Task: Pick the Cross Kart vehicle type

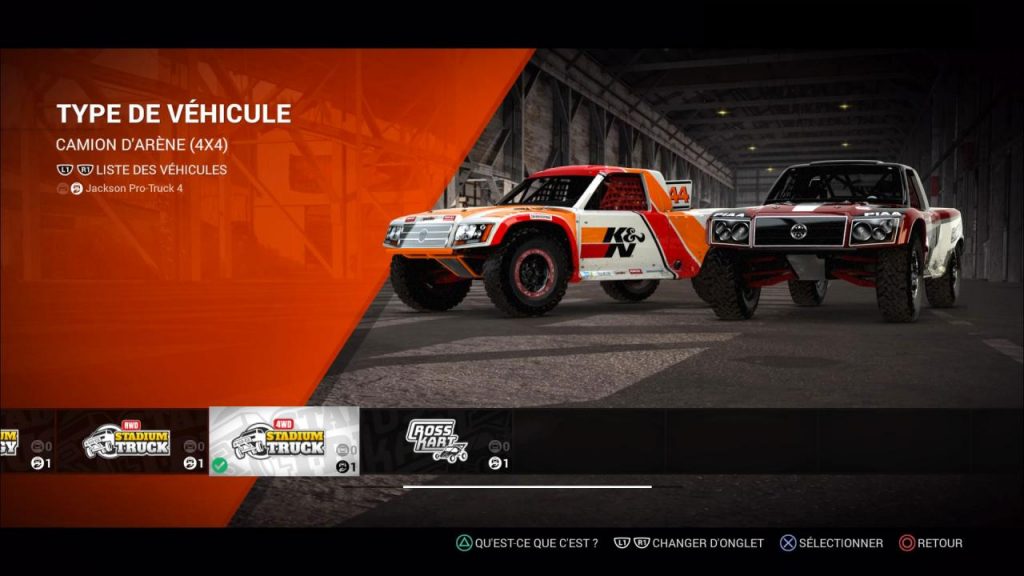Action: pos(435,441)
